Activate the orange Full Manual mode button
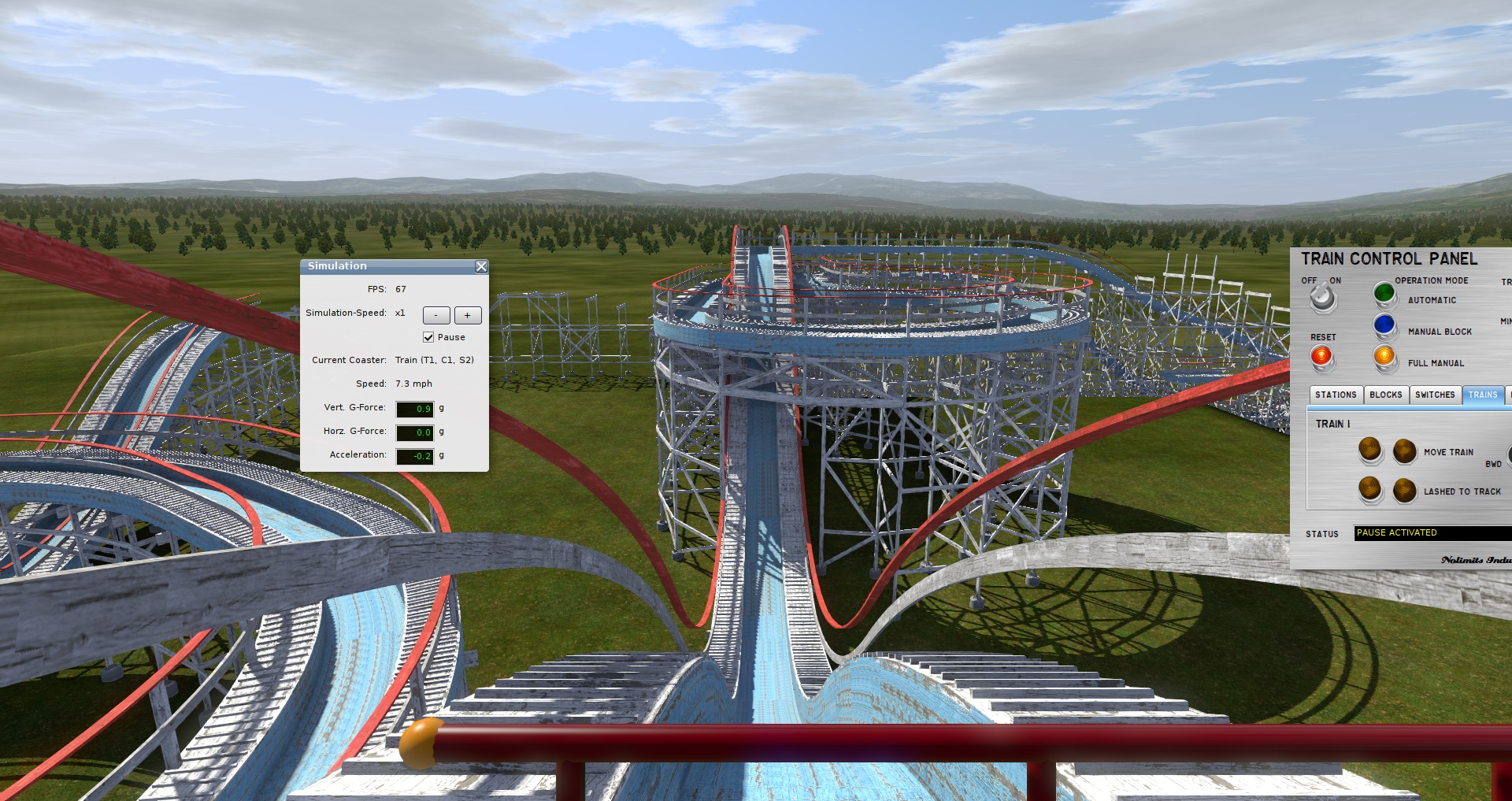 1384,356
